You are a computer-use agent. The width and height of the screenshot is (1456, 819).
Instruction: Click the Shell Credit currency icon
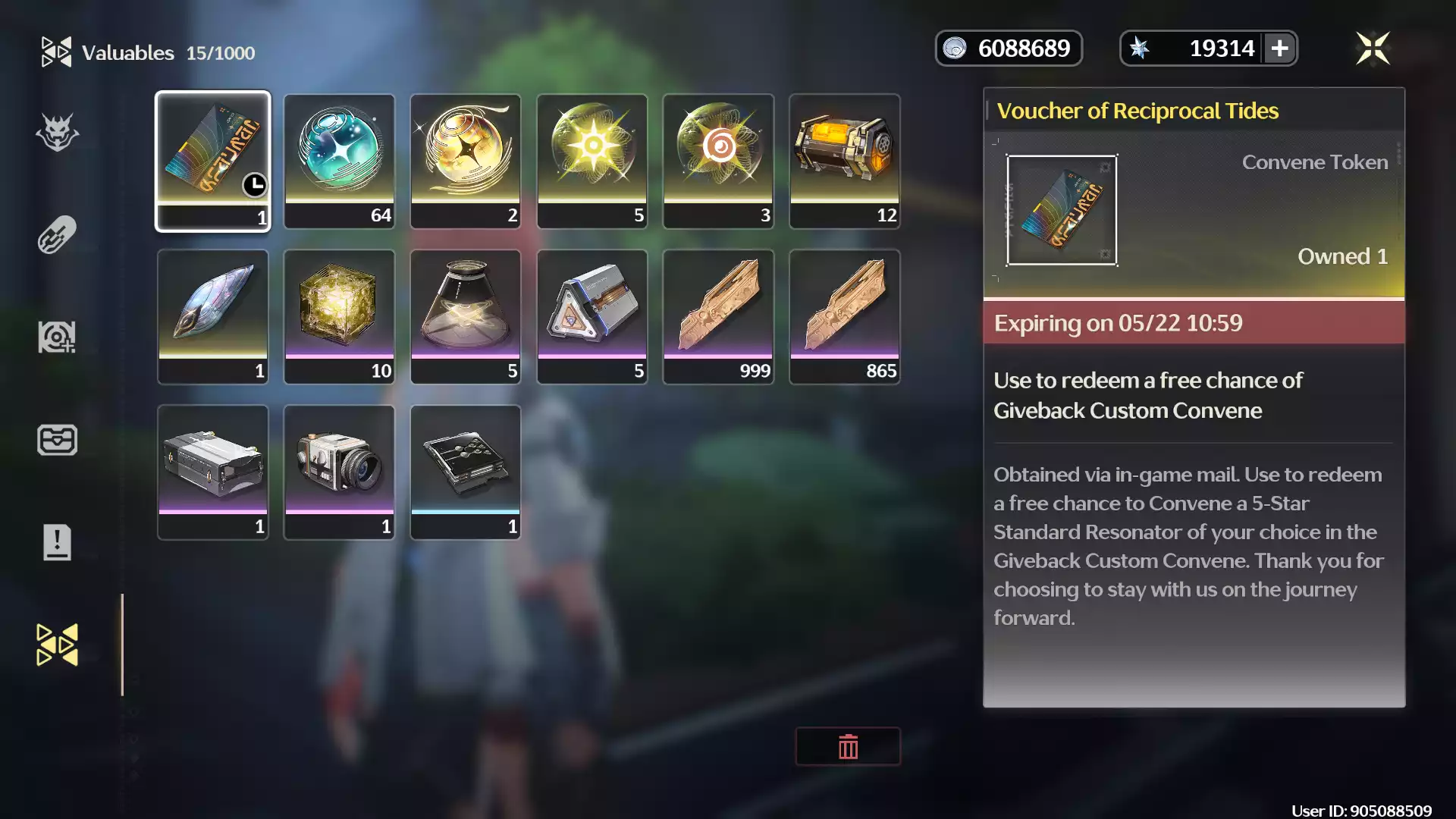[x=957, y=47]
